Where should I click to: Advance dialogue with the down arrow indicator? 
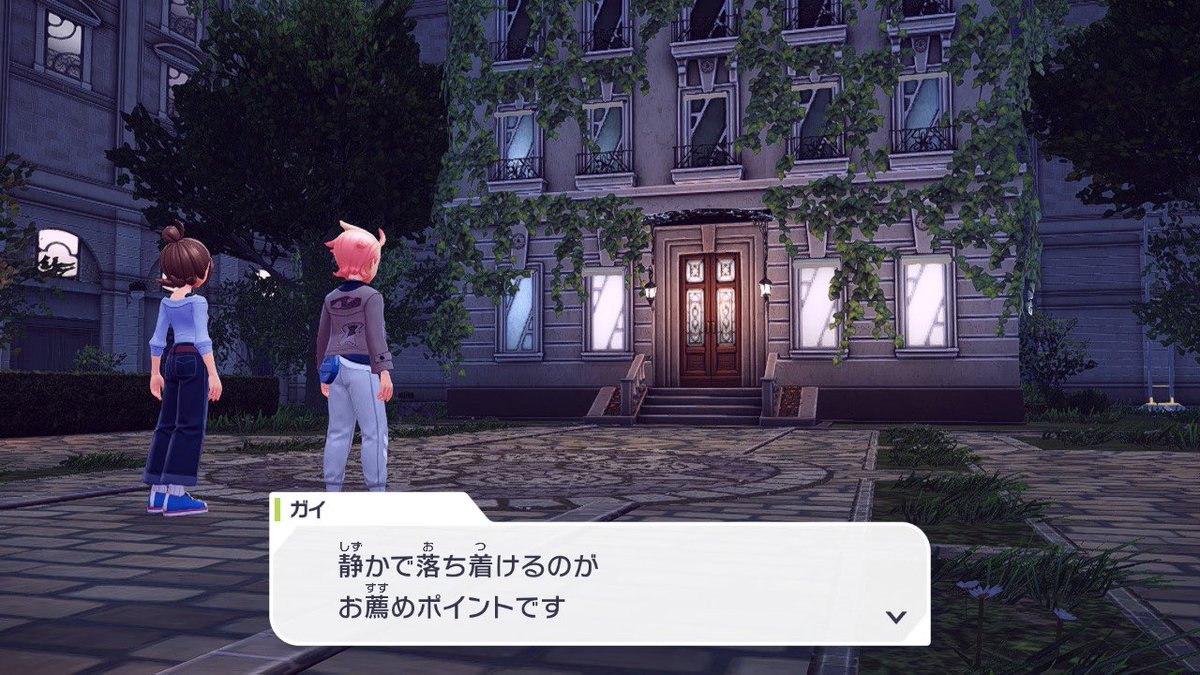[896, 616]
